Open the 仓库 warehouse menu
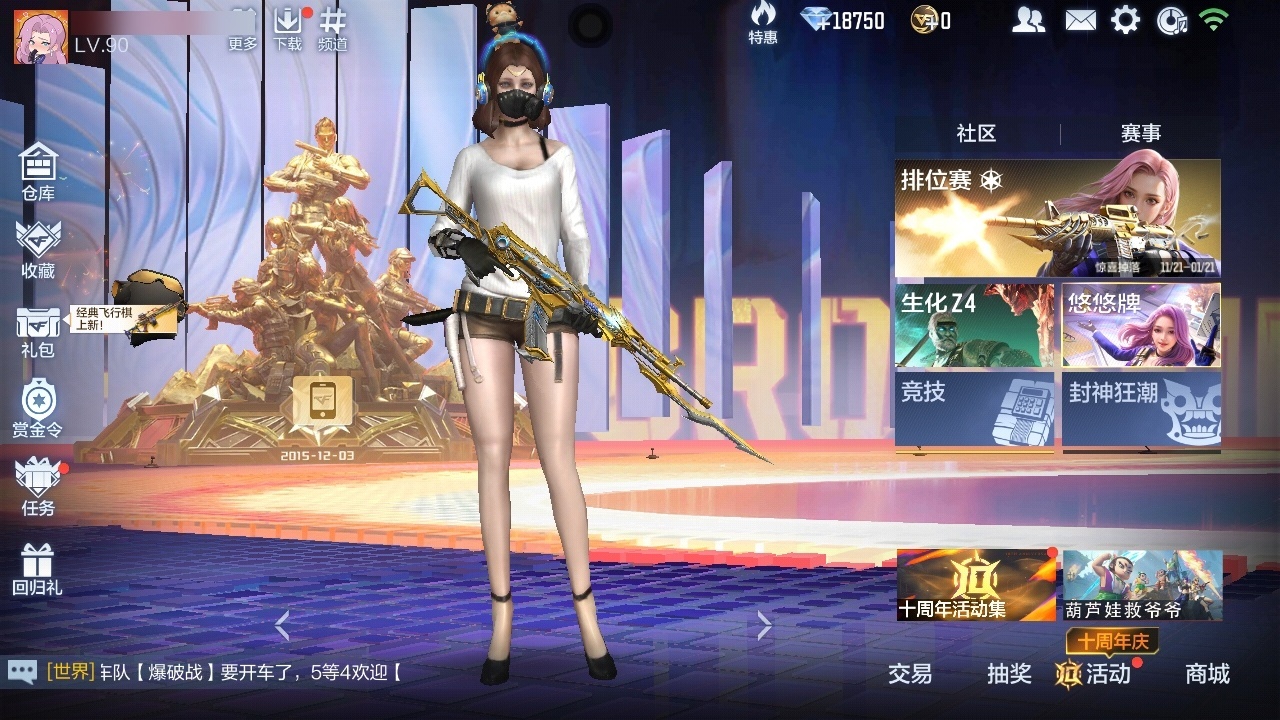This screenshot has width=1280, height=720. pos(38,171)
